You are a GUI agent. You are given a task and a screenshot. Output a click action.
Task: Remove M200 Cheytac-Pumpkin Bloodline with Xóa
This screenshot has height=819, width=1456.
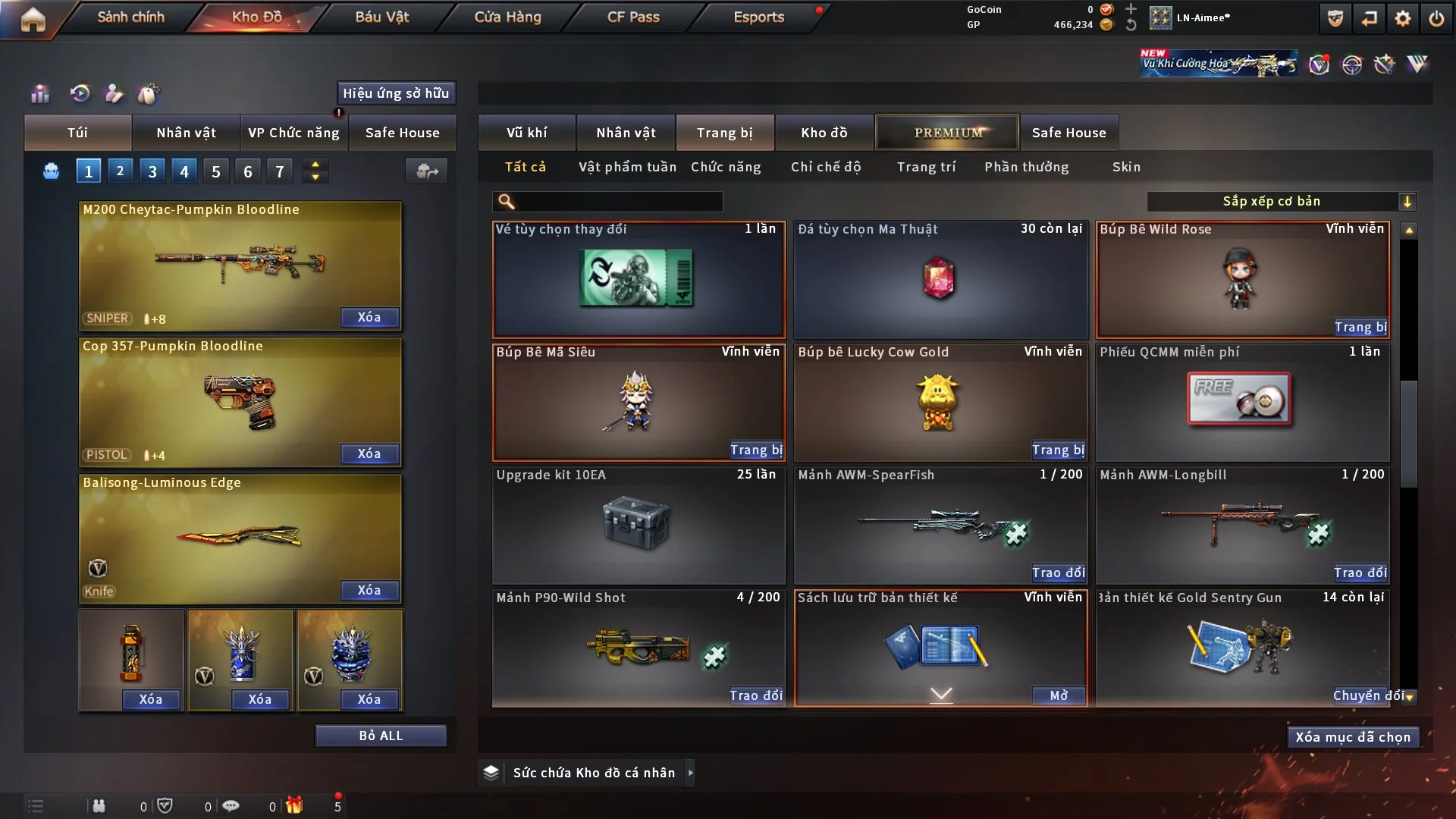[x=369, y=317]
